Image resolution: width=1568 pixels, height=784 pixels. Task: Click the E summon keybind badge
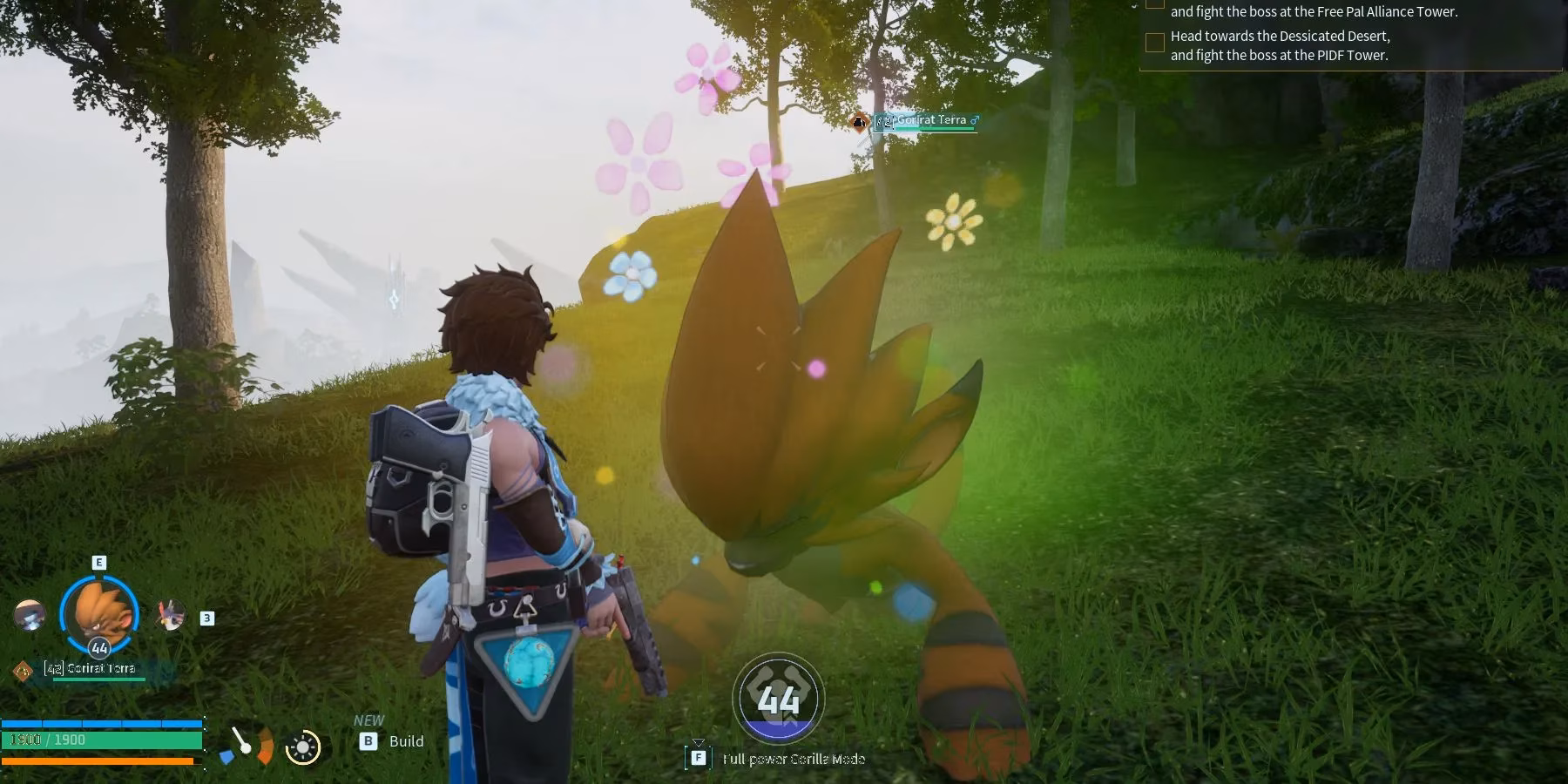(x=99, y=562)
